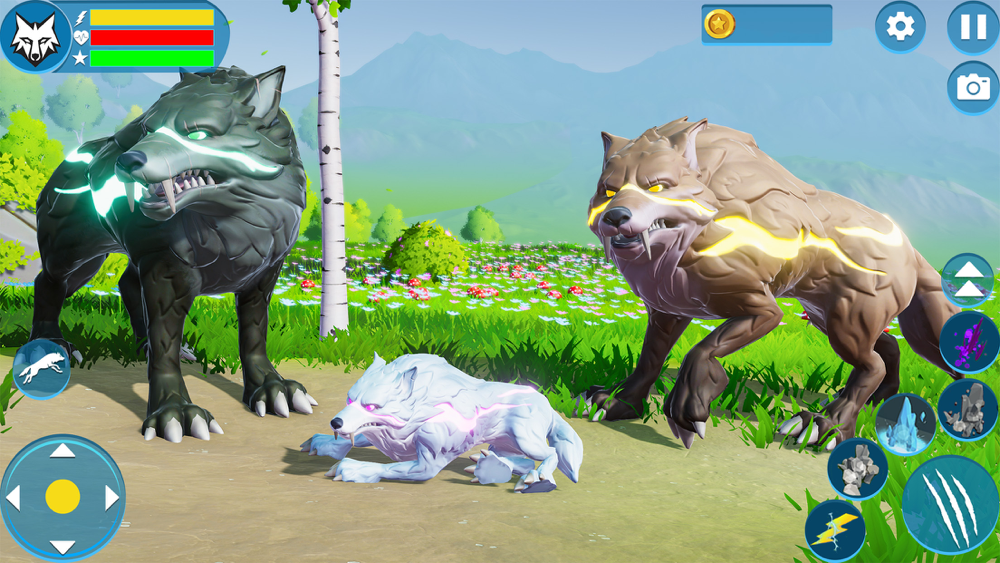Trigger the ice crystal ability
The image size is (1000, 563).
(x=906, y=423)
